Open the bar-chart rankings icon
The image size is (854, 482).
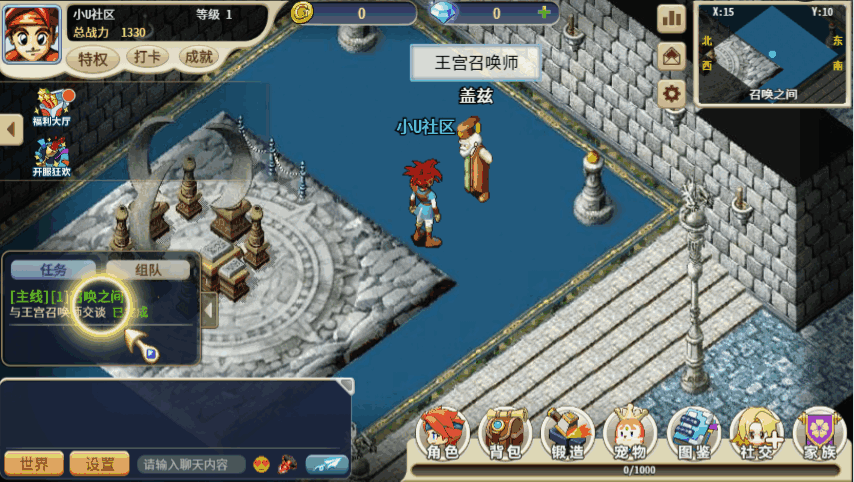(x=671, y=18)
